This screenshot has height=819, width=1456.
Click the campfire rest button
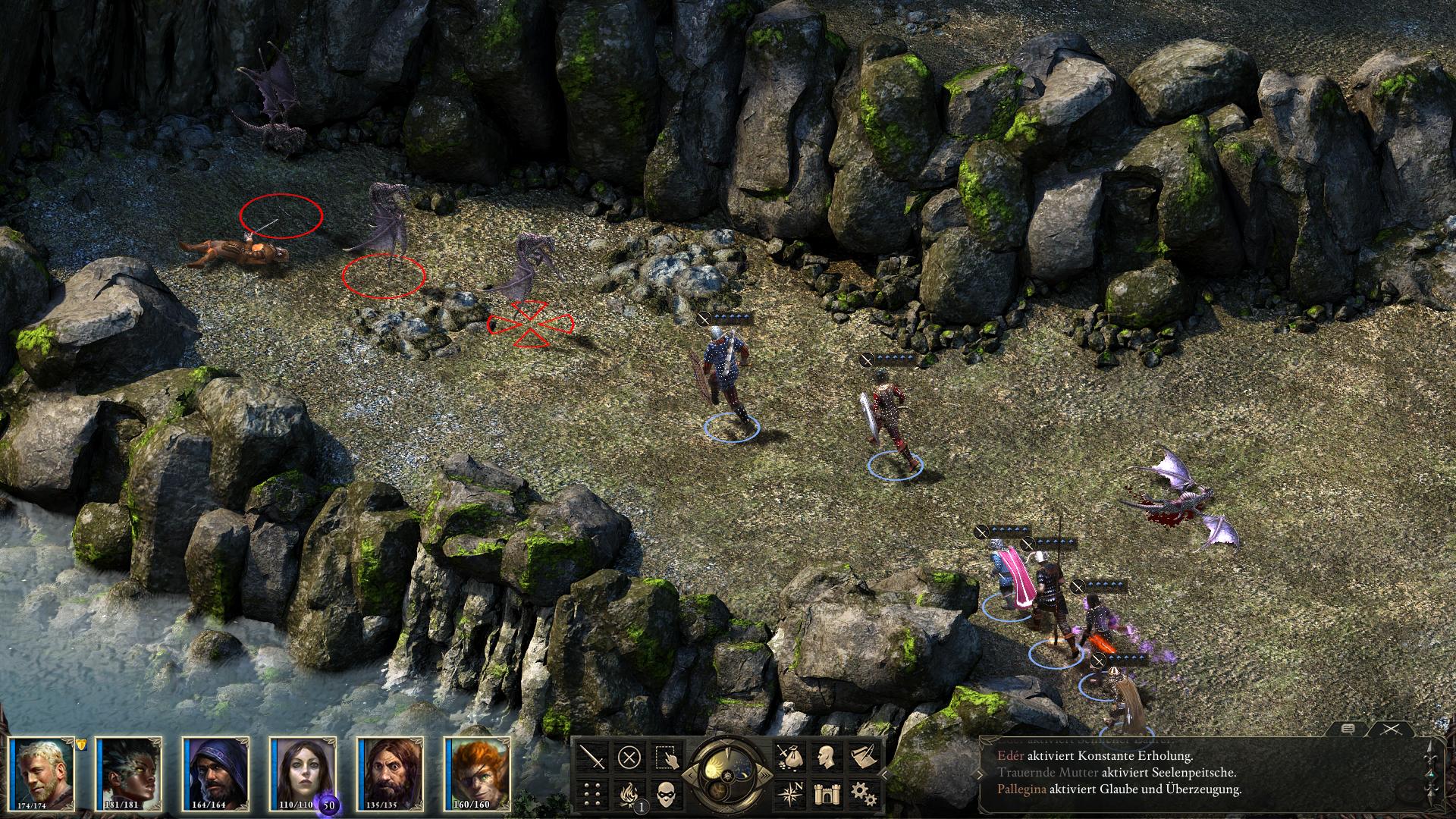(x=629, y=794)
